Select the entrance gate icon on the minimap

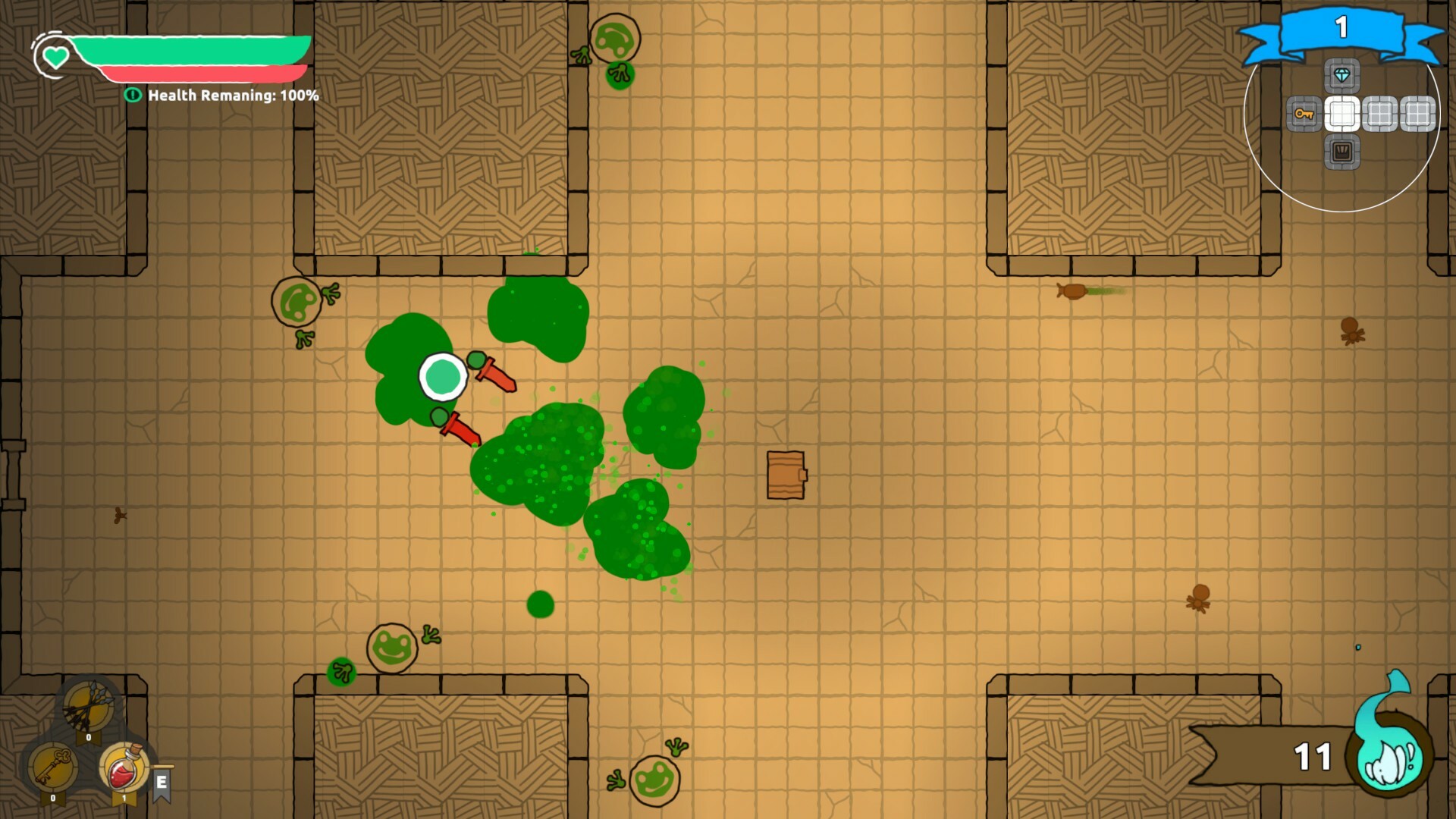point(1341,153)
